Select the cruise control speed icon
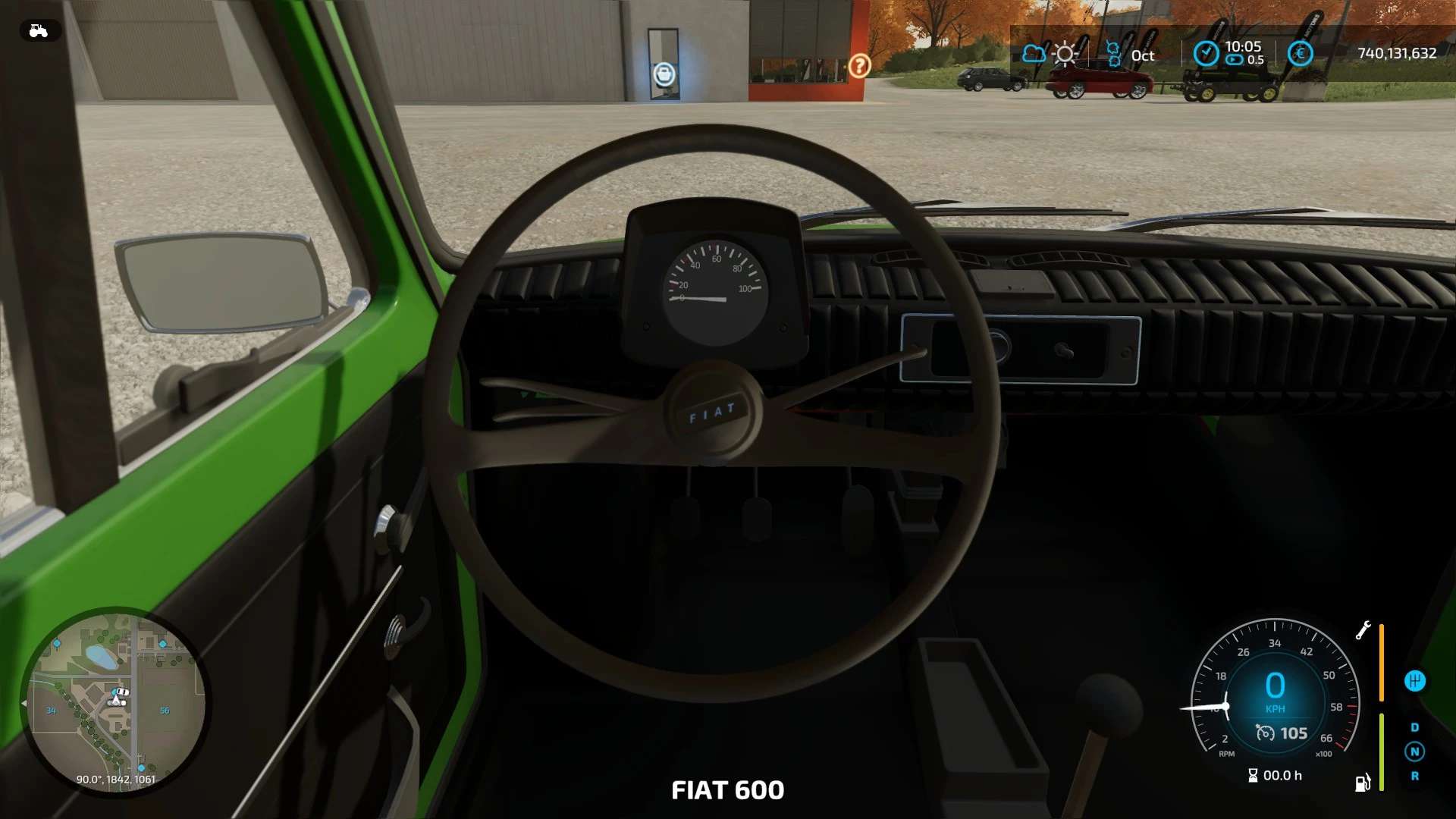Screen dimensions: 1456x819 coord(1265,733)
